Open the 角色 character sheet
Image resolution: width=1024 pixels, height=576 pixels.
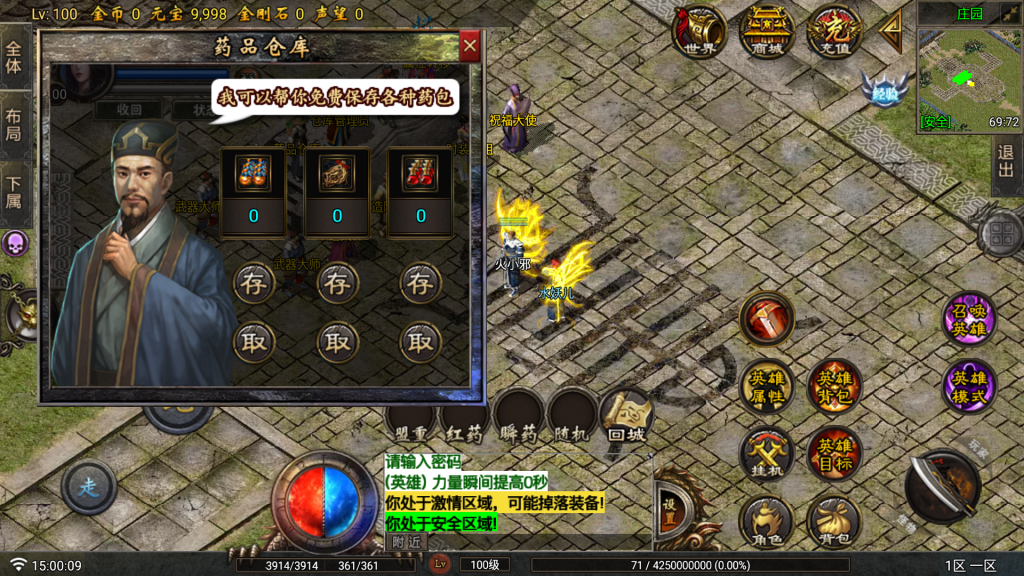tap(767, 521)
